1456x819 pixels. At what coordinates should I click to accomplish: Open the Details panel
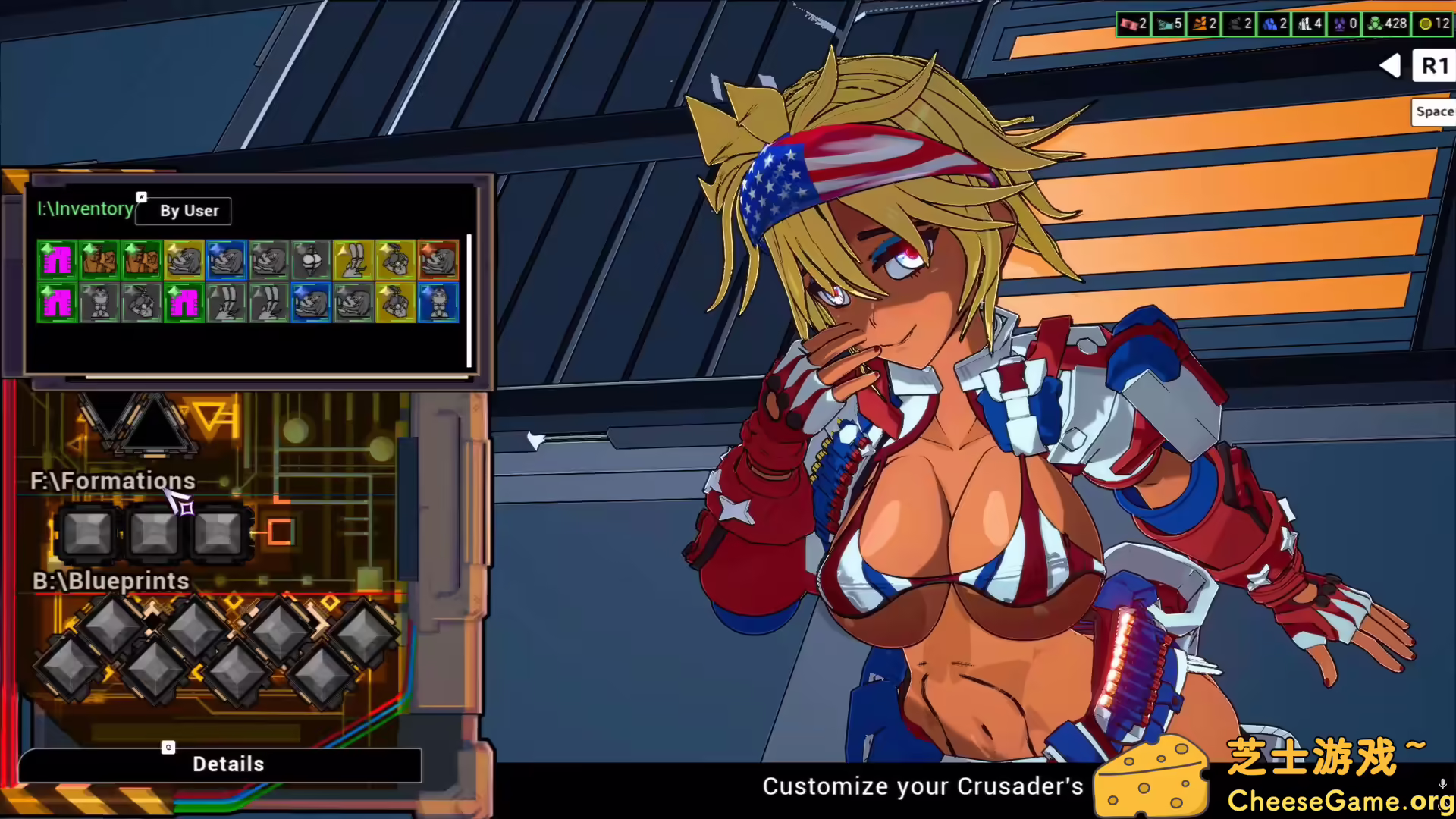click(x=227, y=764)
